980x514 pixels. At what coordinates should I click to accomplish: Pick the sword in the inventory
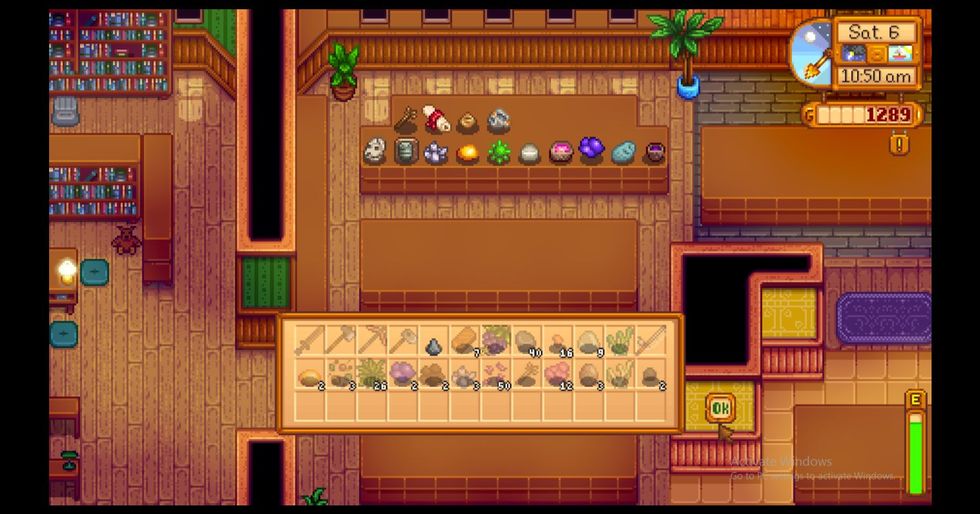310,341
